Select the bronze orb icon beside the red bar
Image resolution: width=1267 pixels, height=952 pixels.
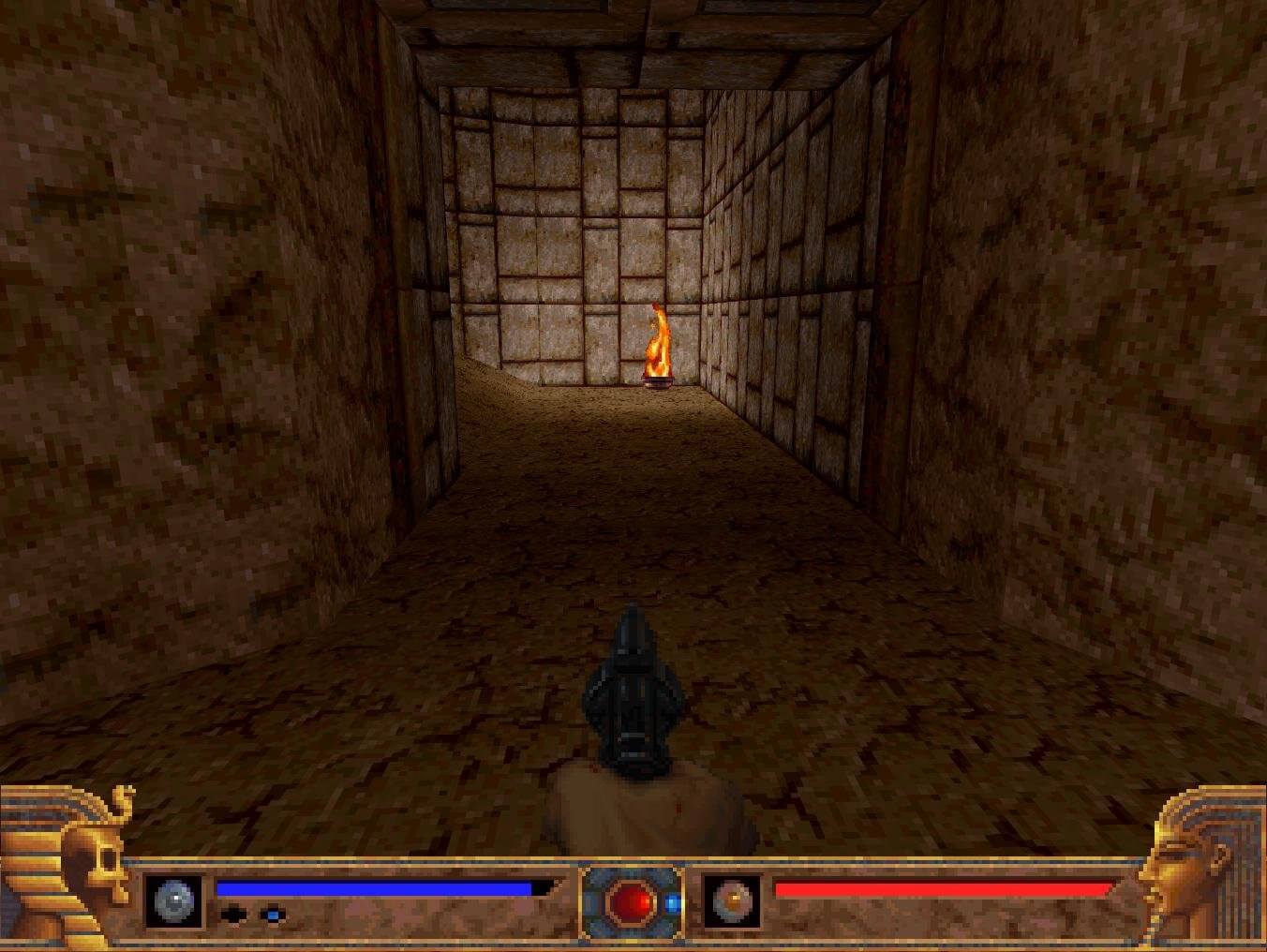(x=732, y=901)
